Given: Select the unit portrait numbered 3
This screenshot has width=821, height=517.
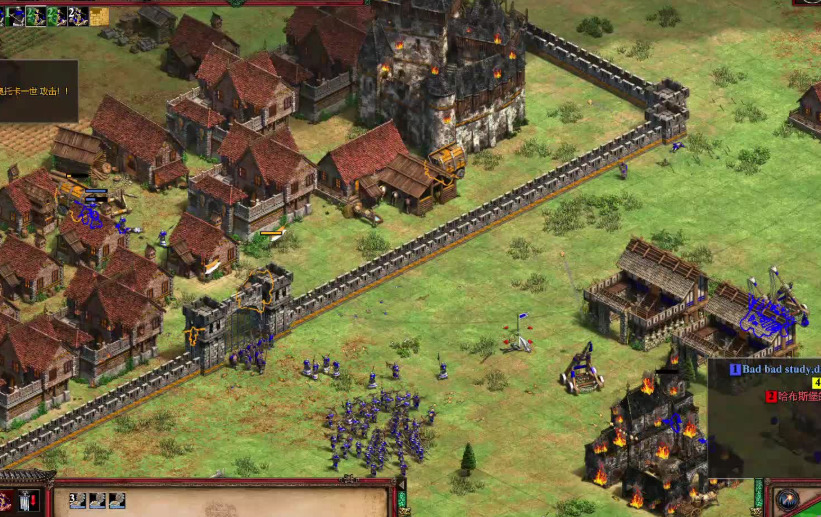Looking at the screenshot, I should click(x=76, y=500).
